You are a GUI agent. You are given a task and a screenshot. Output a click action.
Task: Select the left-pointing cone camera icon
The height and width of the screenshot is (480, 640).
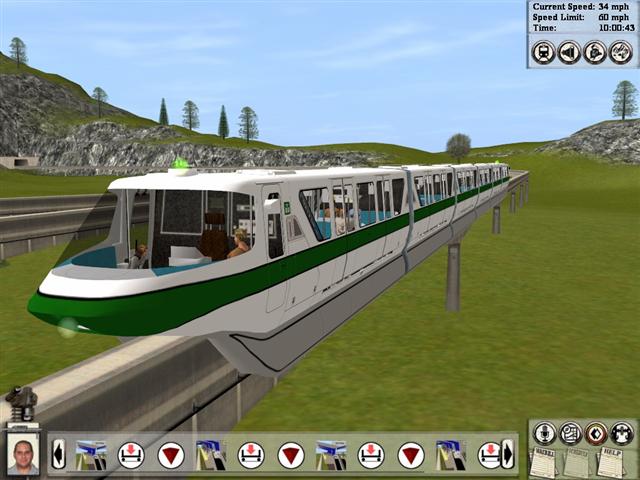click(569, 52)
